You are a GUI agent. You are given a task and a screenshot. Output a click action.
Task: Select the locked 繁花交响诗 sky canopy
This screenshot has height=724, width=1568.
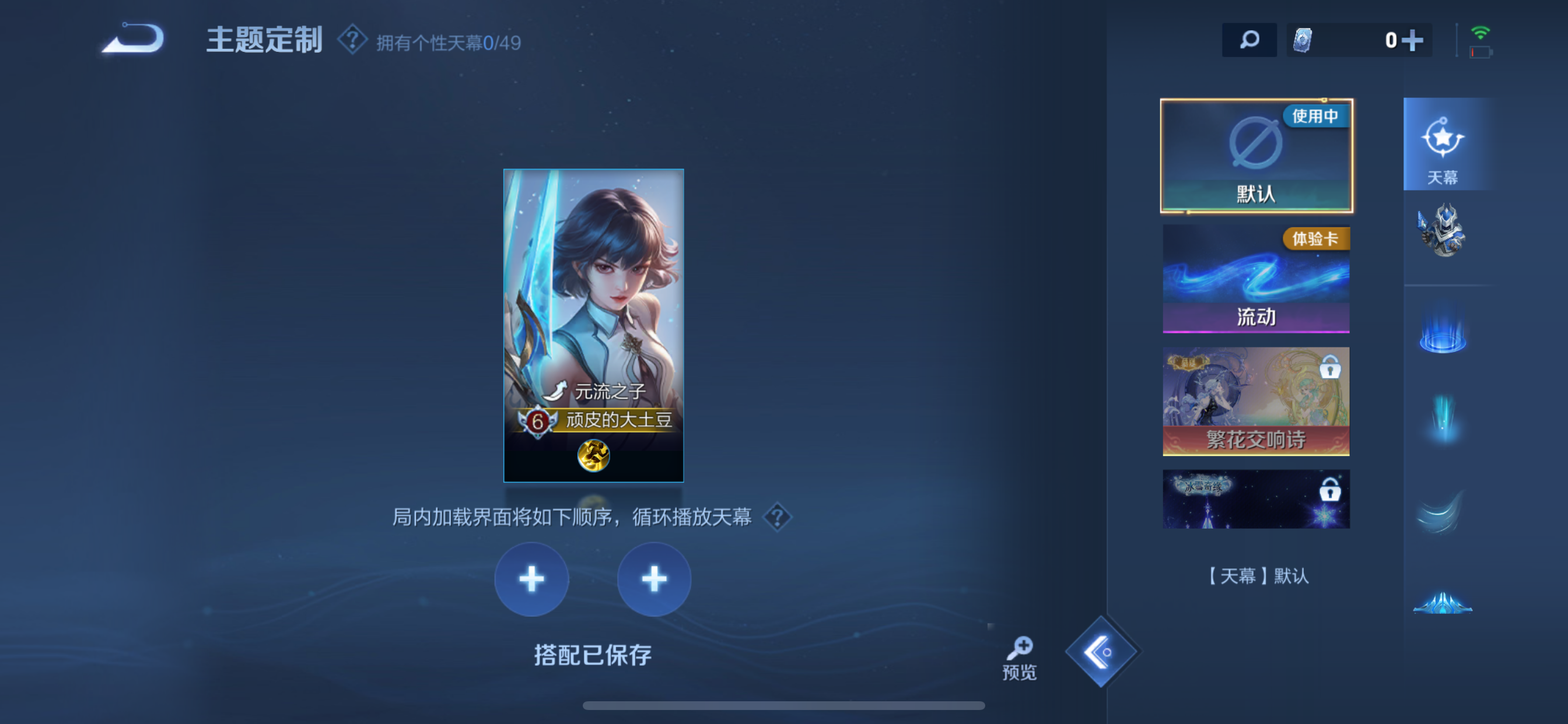pos(1256,402)
